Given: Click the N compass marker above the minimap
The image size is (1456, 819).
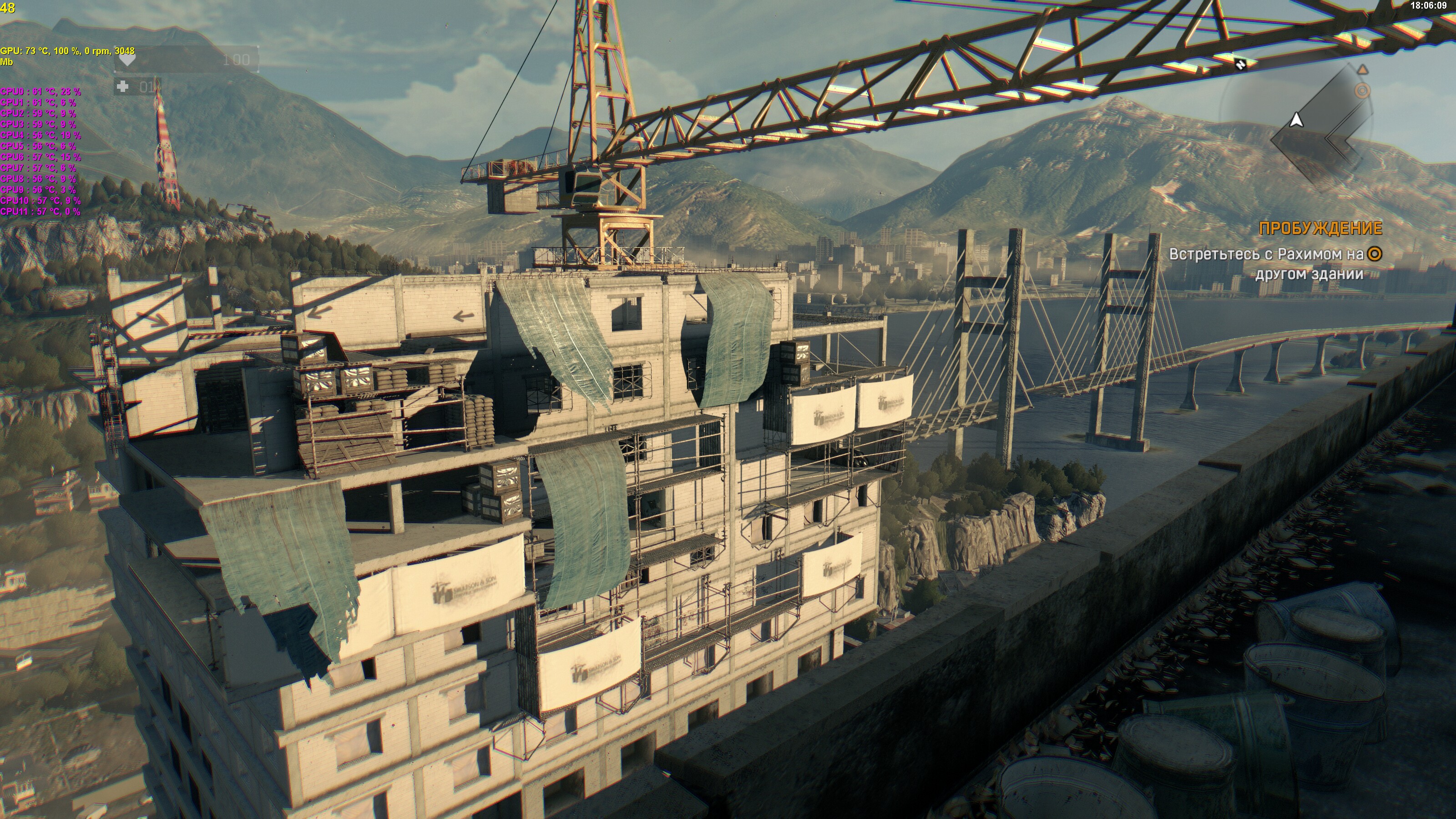Looking at the screenshot, I should click(1241, 64).
